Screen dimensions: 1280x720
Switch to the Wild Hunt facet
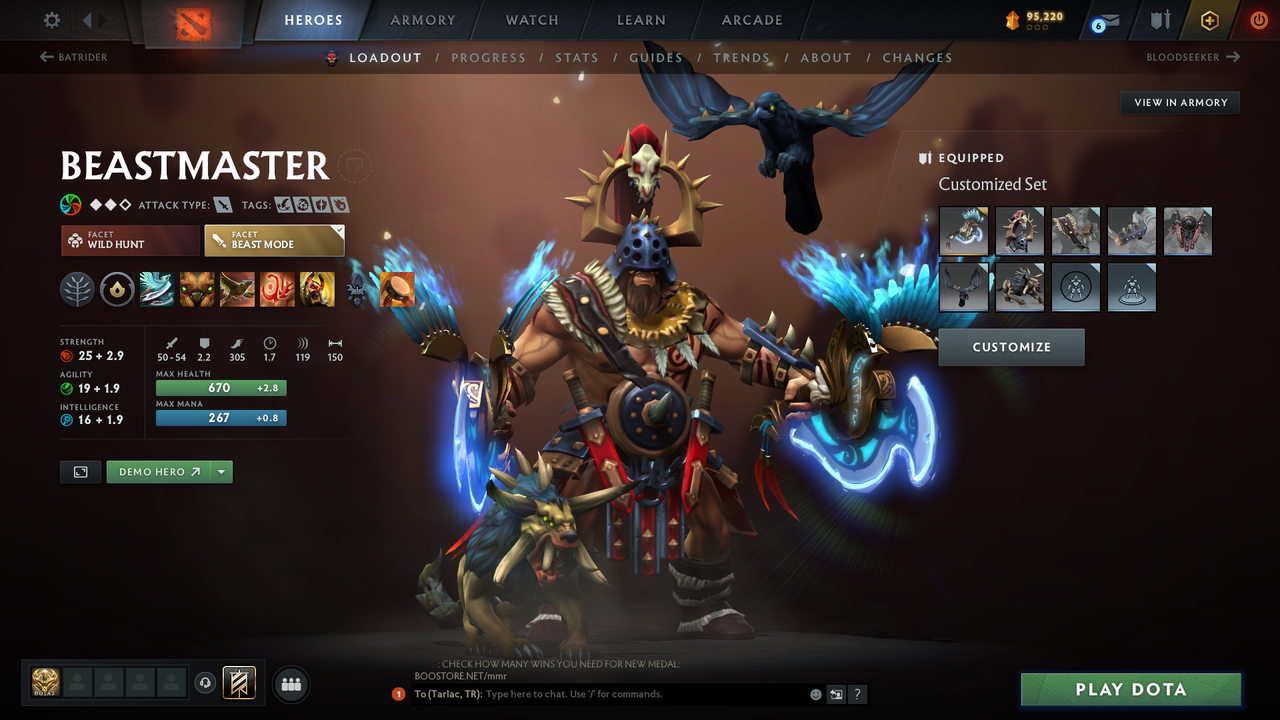click(x=130, y=240)
